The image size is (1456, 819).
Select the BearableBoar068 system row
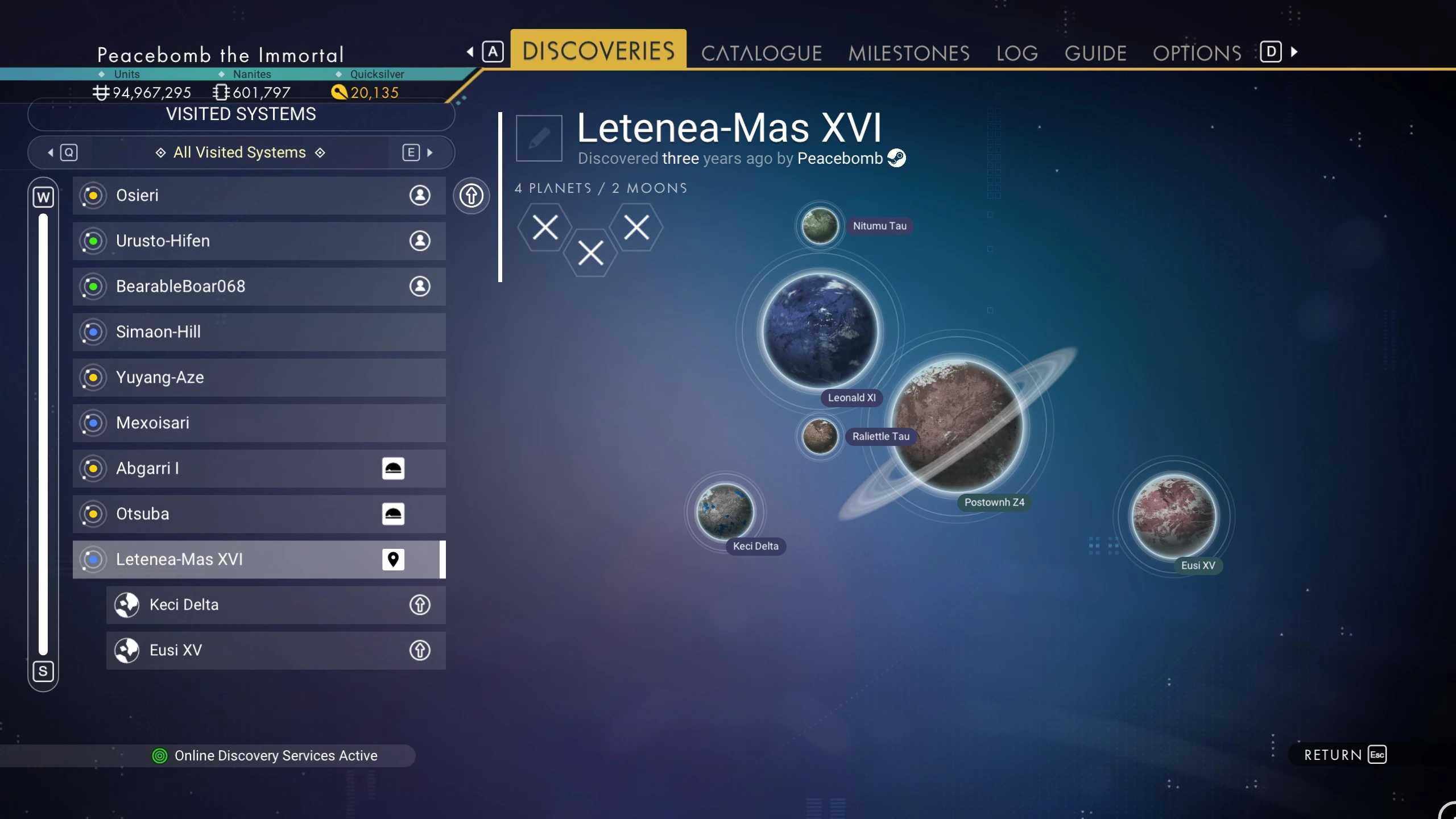pyautogui.click(x=259, y=286)
